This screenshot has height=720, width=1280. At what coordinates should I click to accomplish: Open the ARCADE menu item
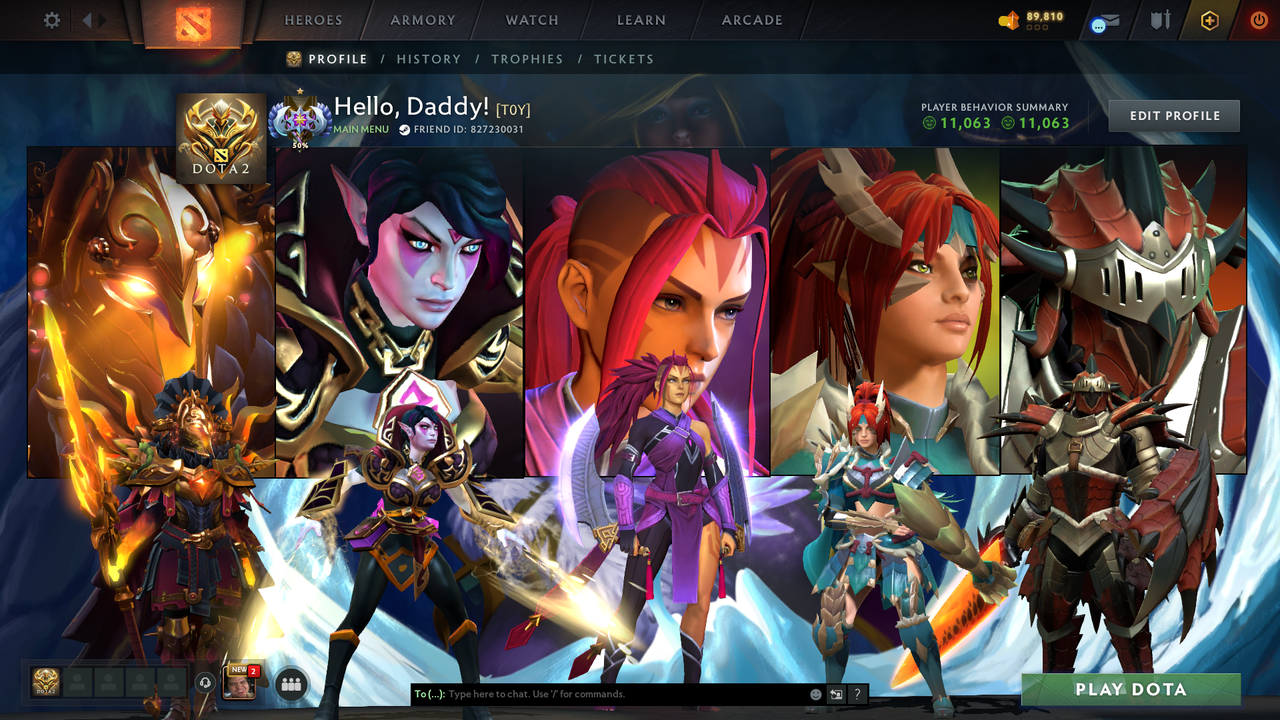[751, 20]
